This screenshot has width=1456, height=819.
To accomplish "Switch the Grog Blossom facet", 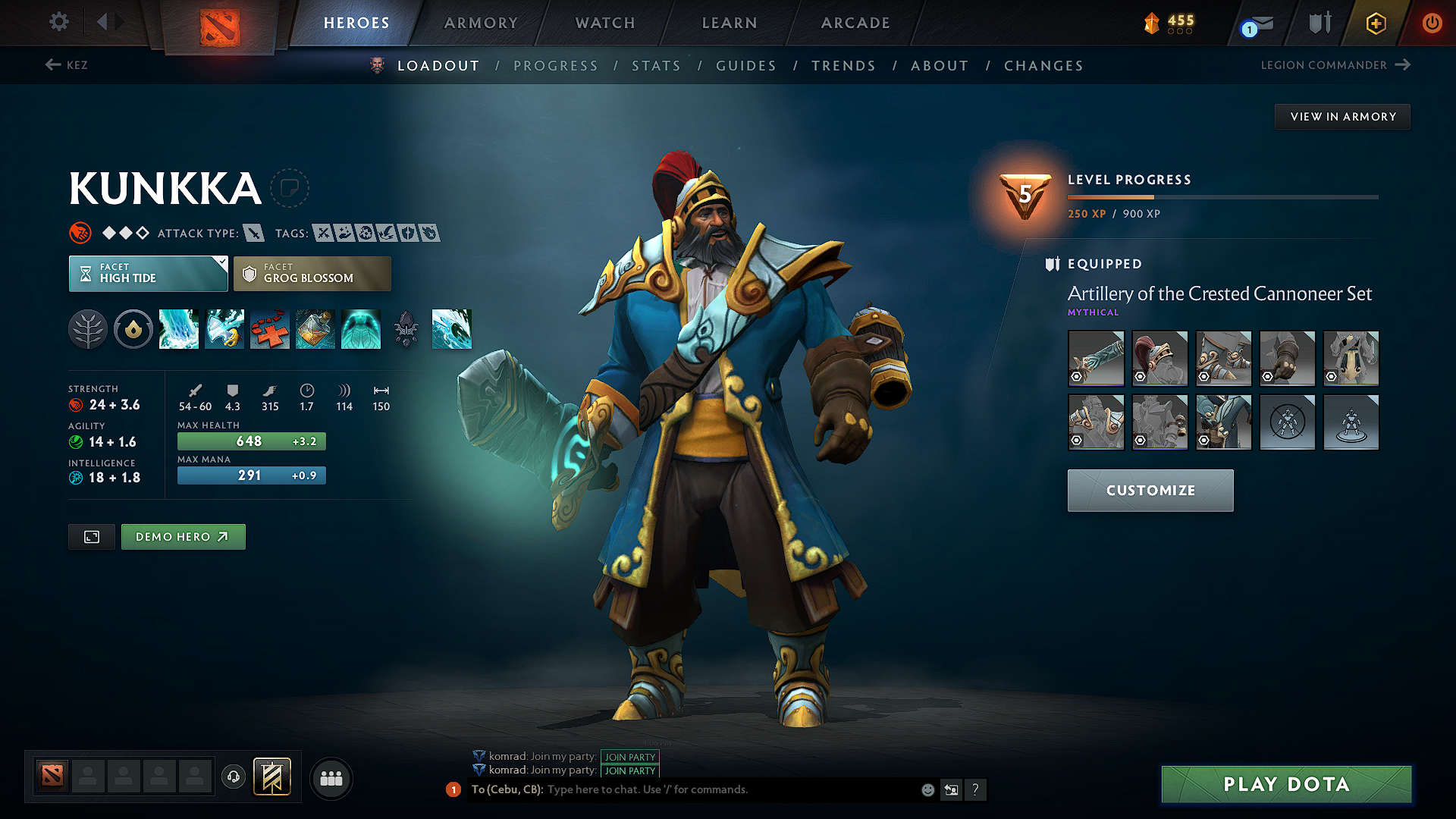I will click(x=312, y=273).
